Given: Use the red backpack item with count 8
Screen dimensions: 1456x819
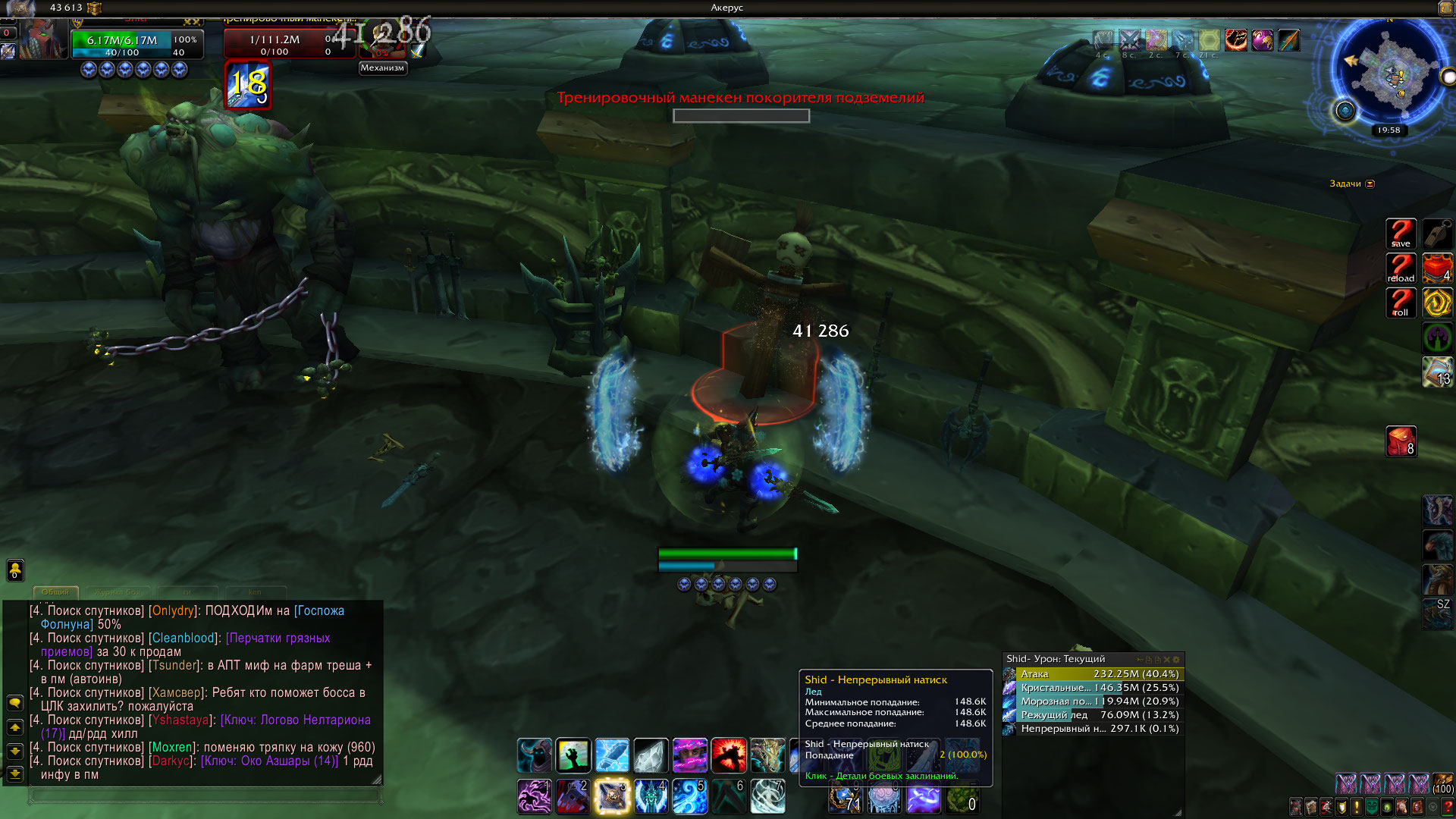Looking at the screenshot, I should point(1400,441).
